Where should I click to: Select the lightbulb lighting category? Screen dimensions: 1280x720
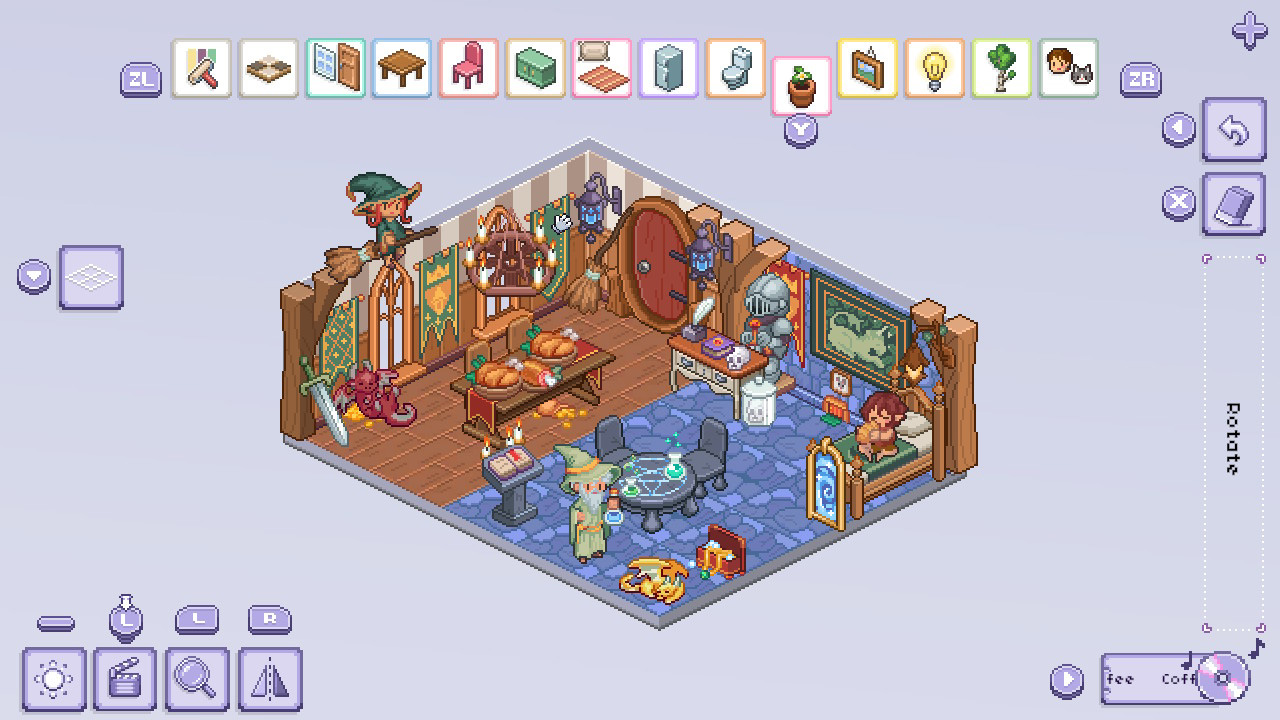[934, 68]
